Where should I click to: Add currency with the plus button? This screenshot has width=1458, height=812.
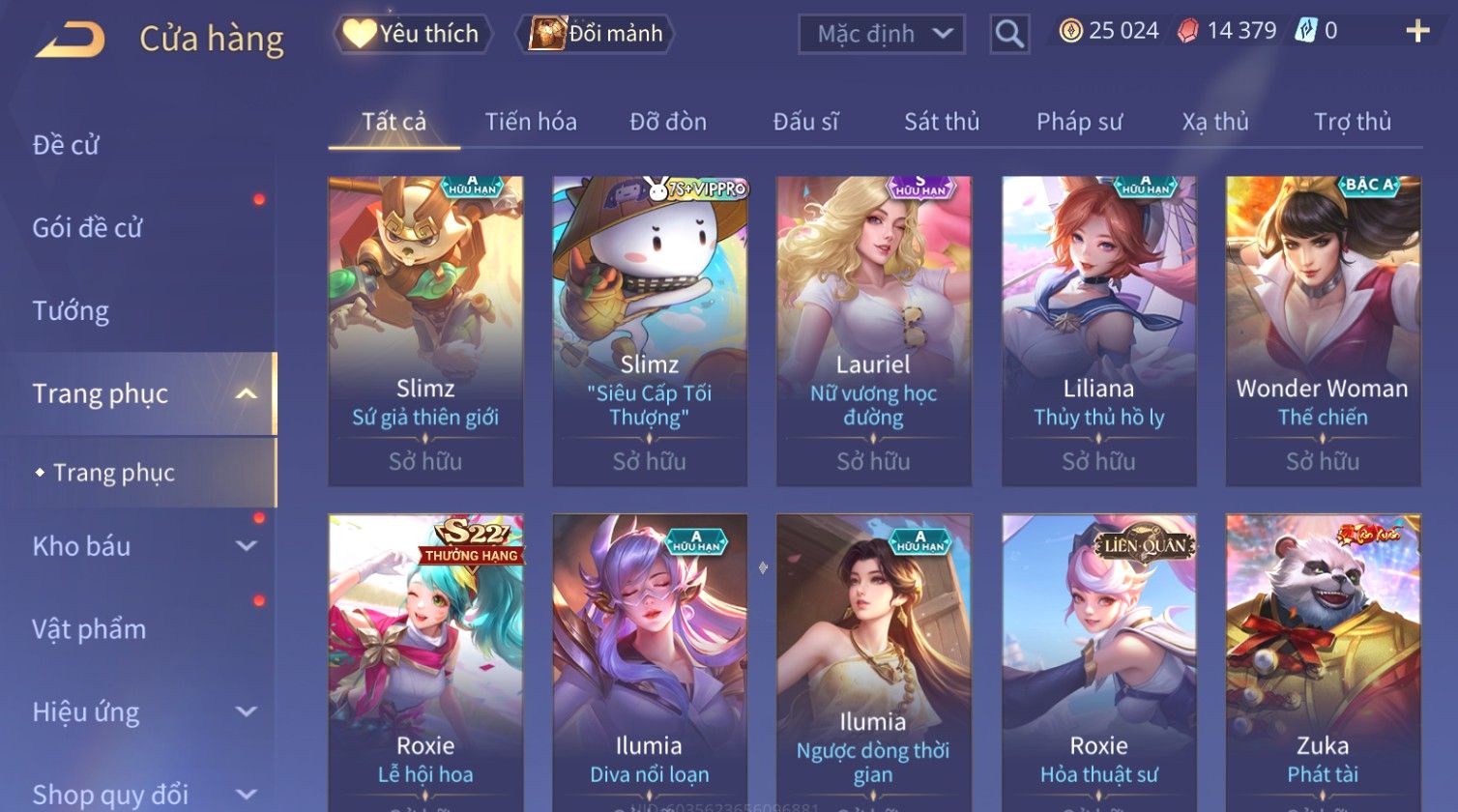[1416, 32]
